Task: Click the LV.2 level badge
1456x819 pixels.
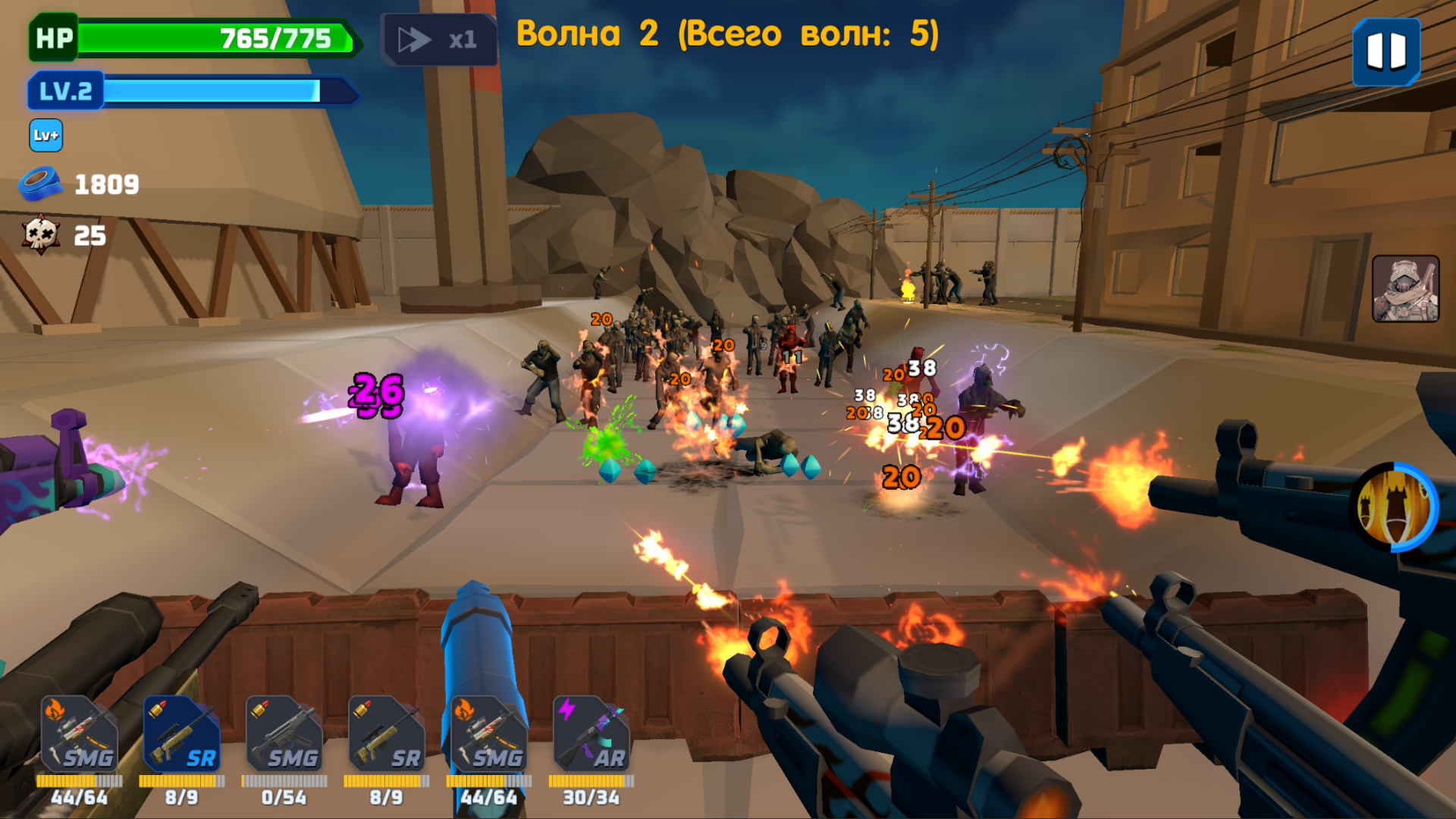Action: click(64, 91)
